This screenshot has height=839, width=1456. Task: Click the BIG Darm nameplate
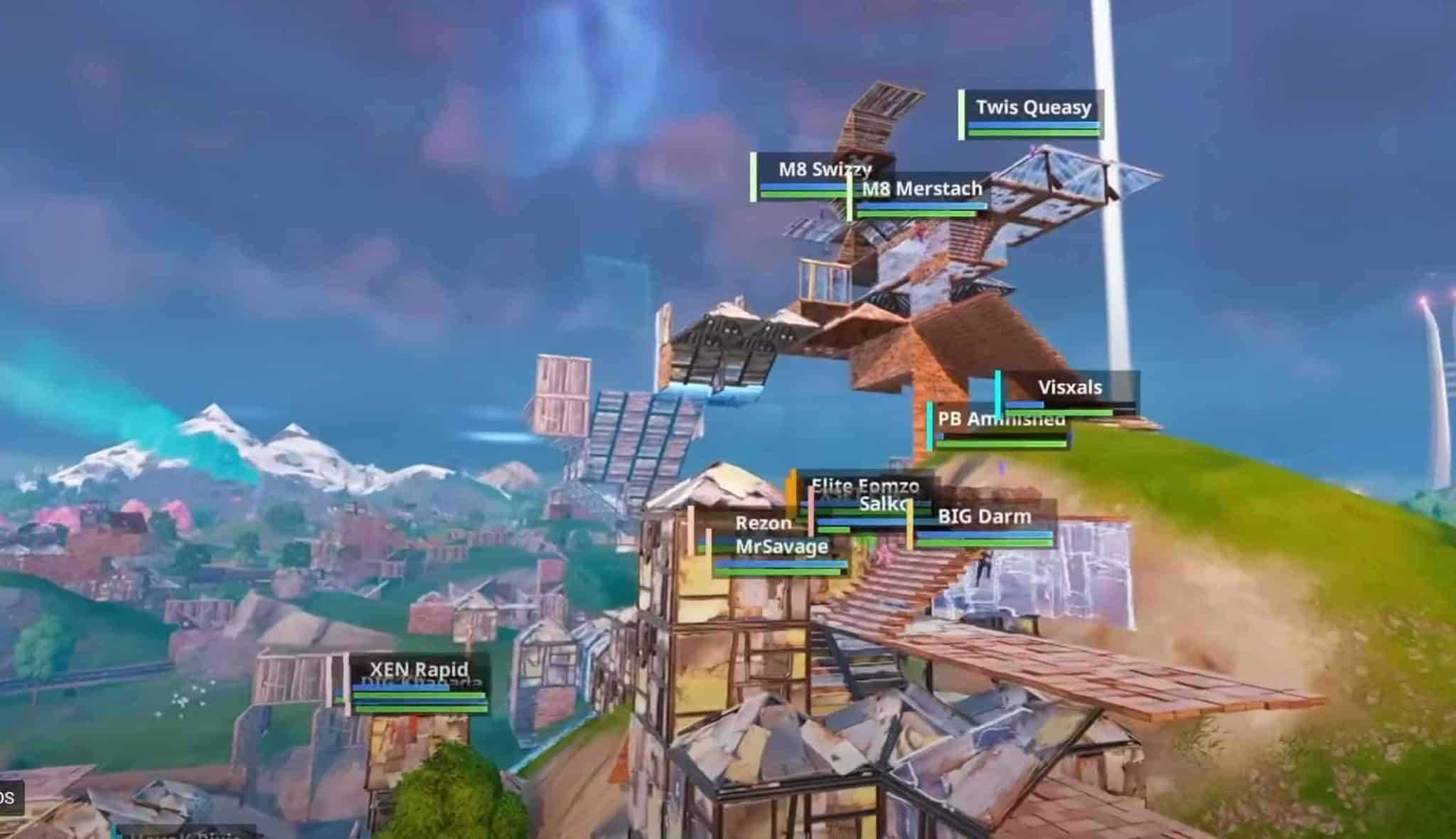click(x=983, y=517)
